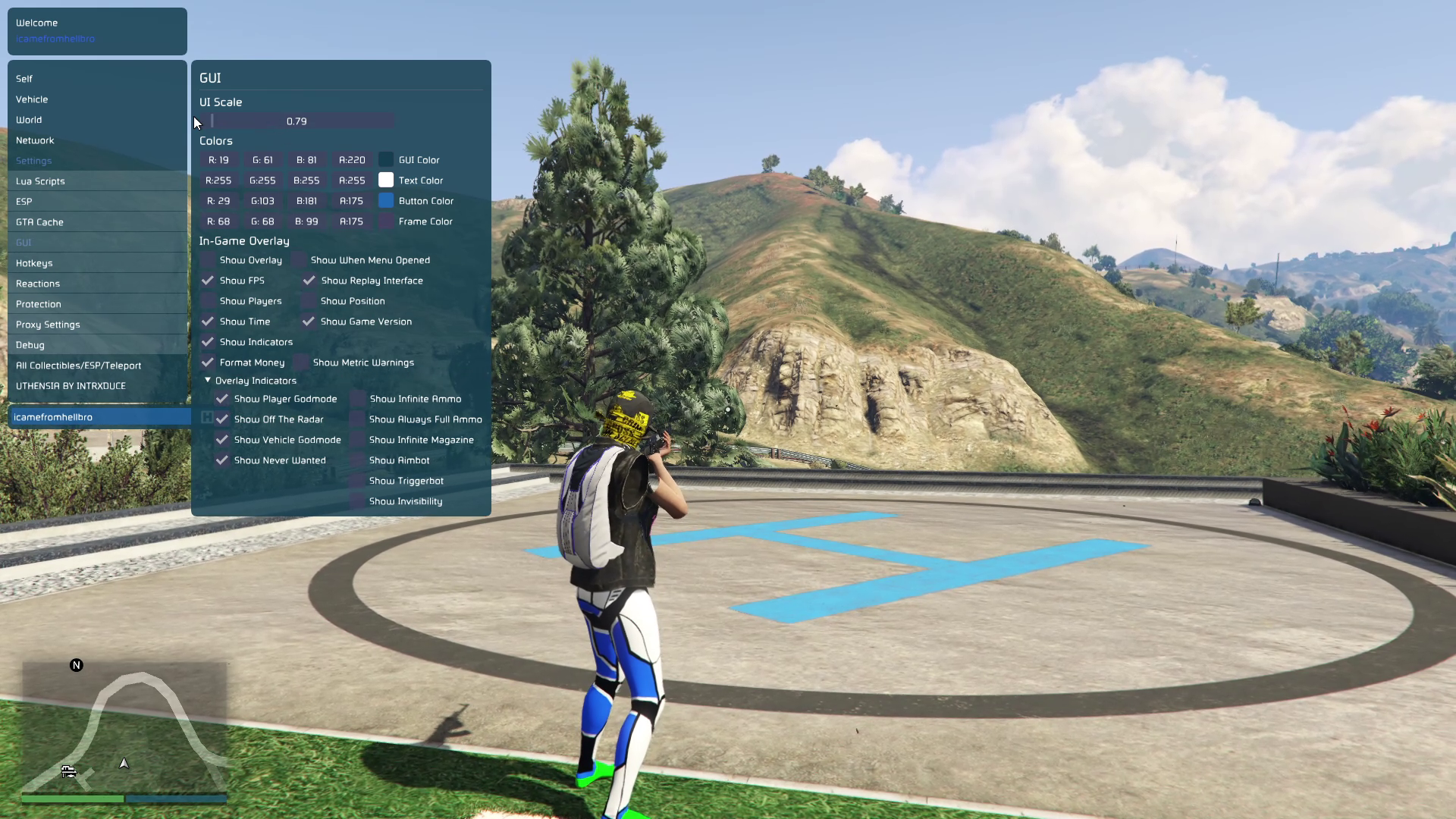Open the Vehicle menu
Screen dimensions: 1456x819
[32, 99]
